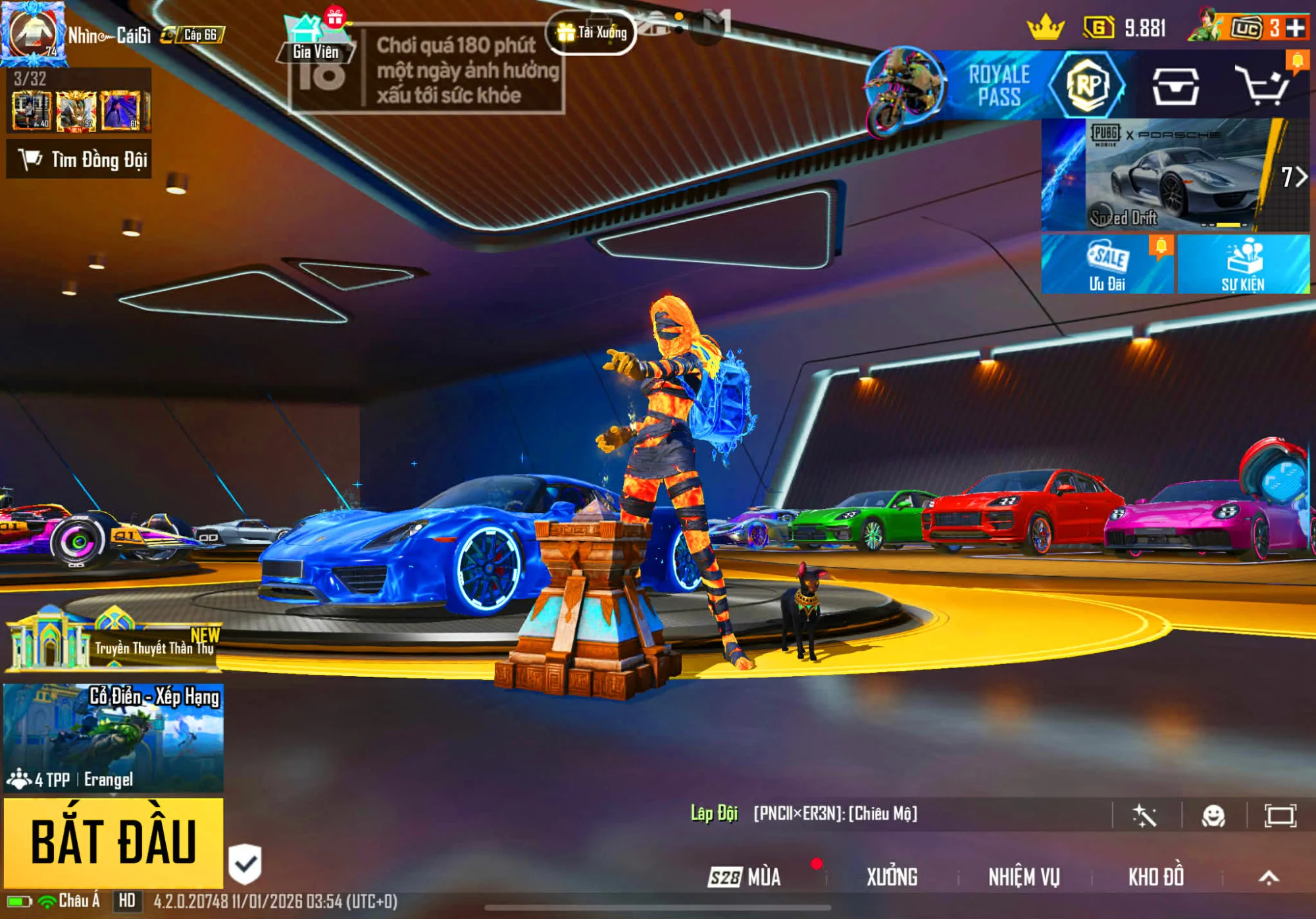Viewport: 1316px width, 919px height.
Task: Open the Royale Pass page
Action: coord(1000,86)
